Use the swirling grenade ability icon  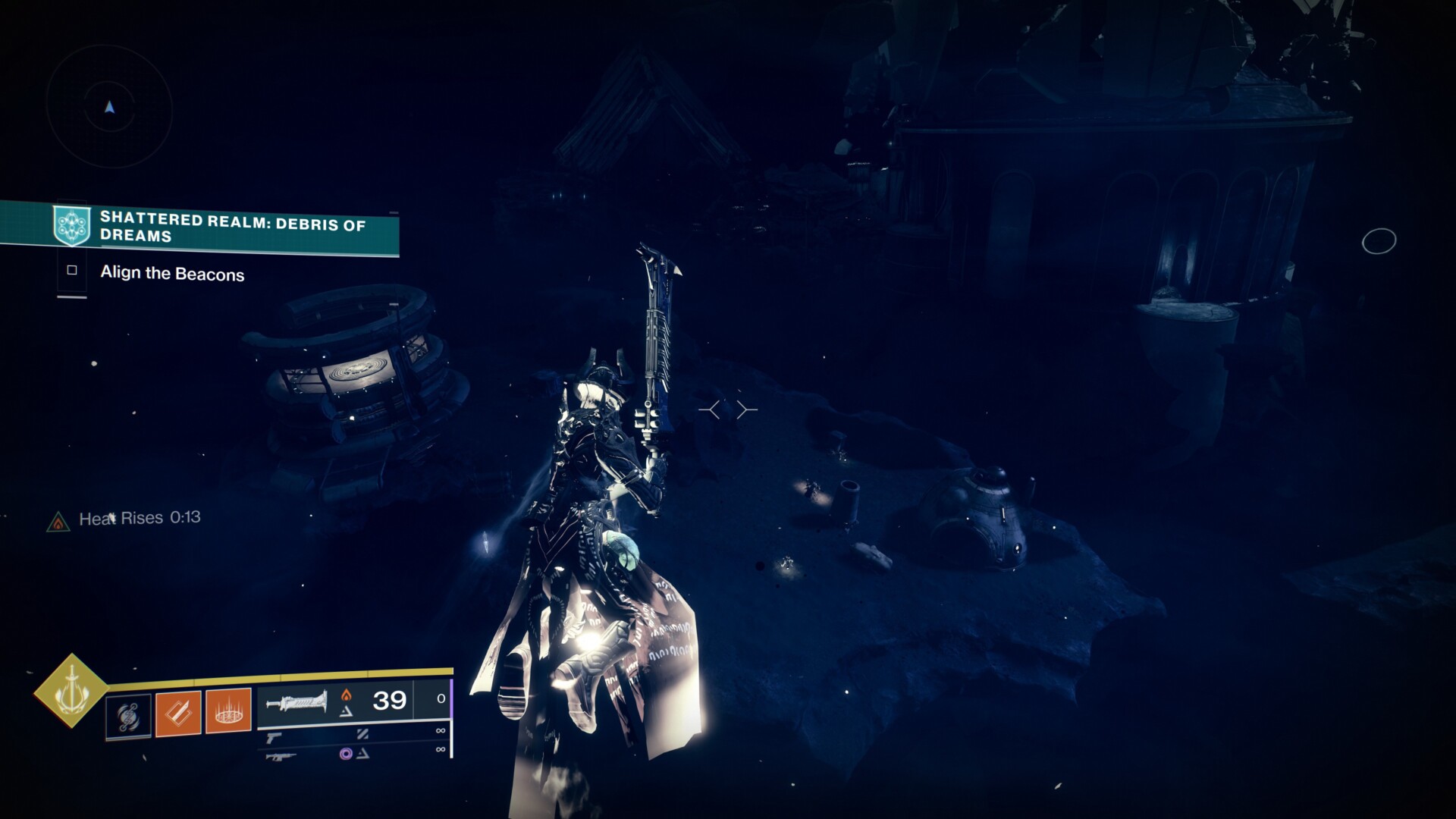pyautogui.click(x=127, y=716)
